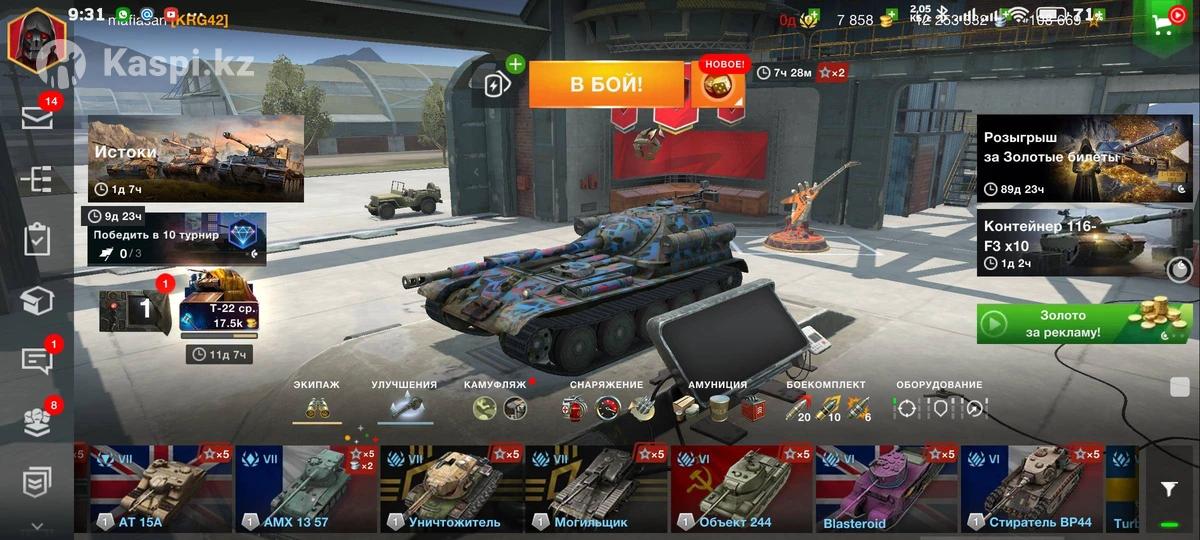Image resolution: width=1200 pixels, height=540 pixels.
Task: Choose the Уничтожитель tank
Action: (452, 490)
